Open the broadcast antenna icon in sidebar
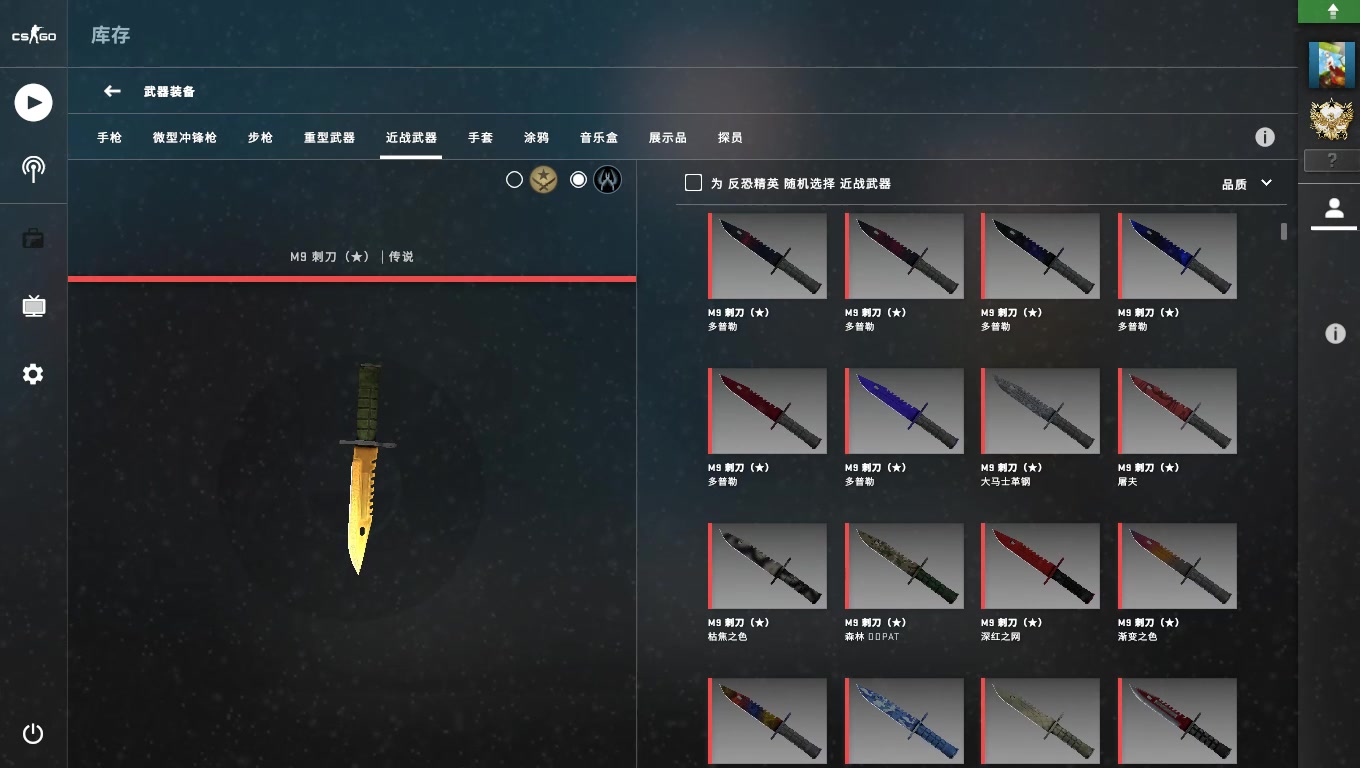This screenshot has height=768, width=1360. point(33,170)
